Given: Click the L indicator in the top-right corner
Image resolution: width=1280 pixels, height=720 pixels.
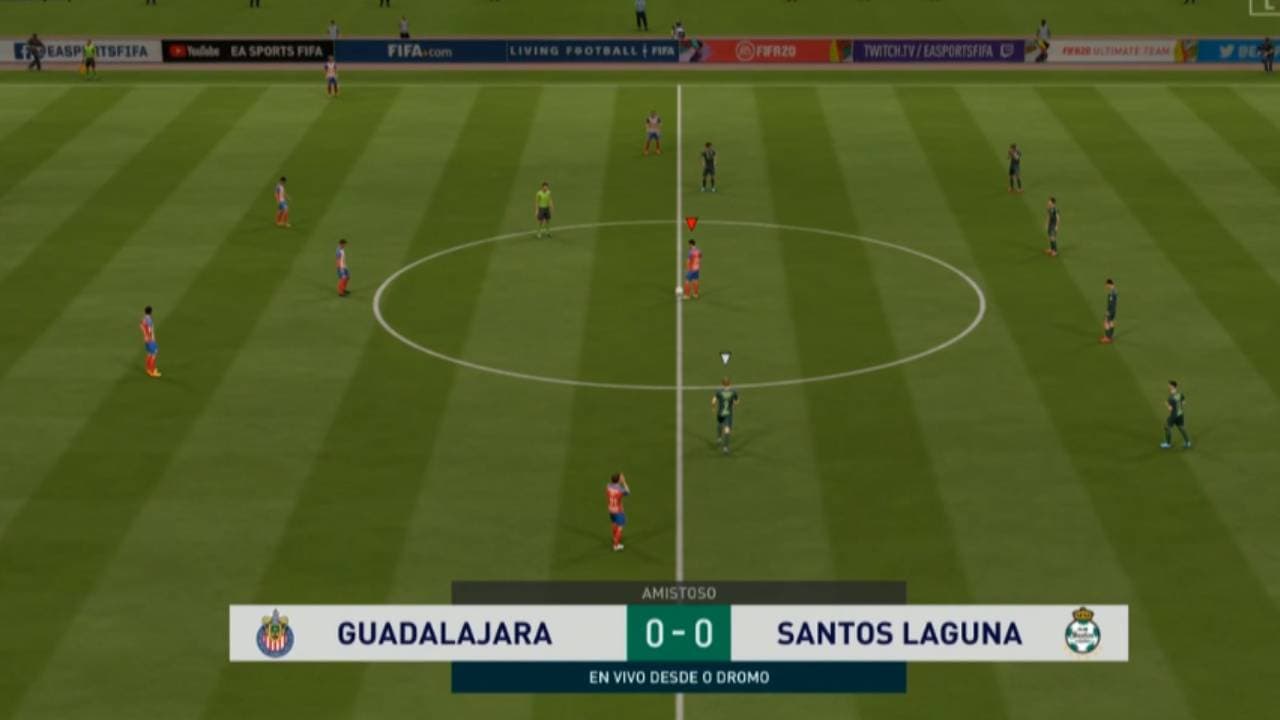Looking at the screenshot, I should tap(1268, 8).
